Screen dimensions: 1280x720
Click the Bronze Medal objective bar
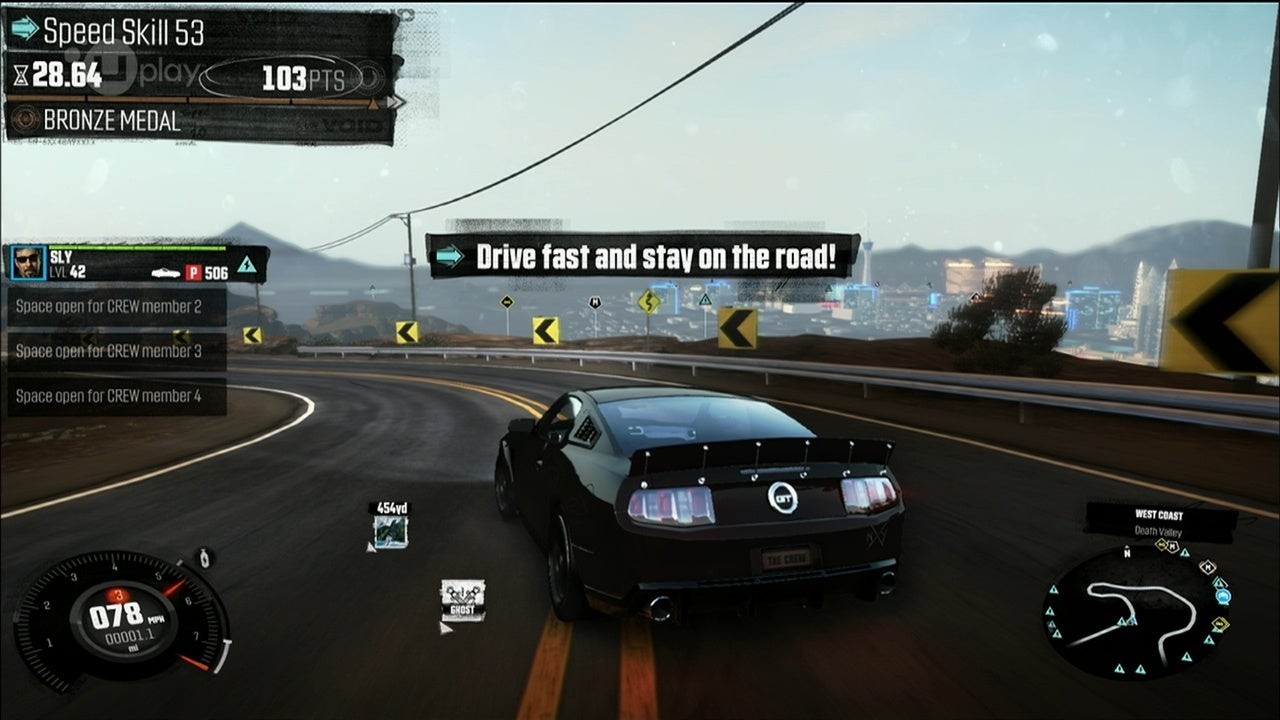tap(200, 121)
